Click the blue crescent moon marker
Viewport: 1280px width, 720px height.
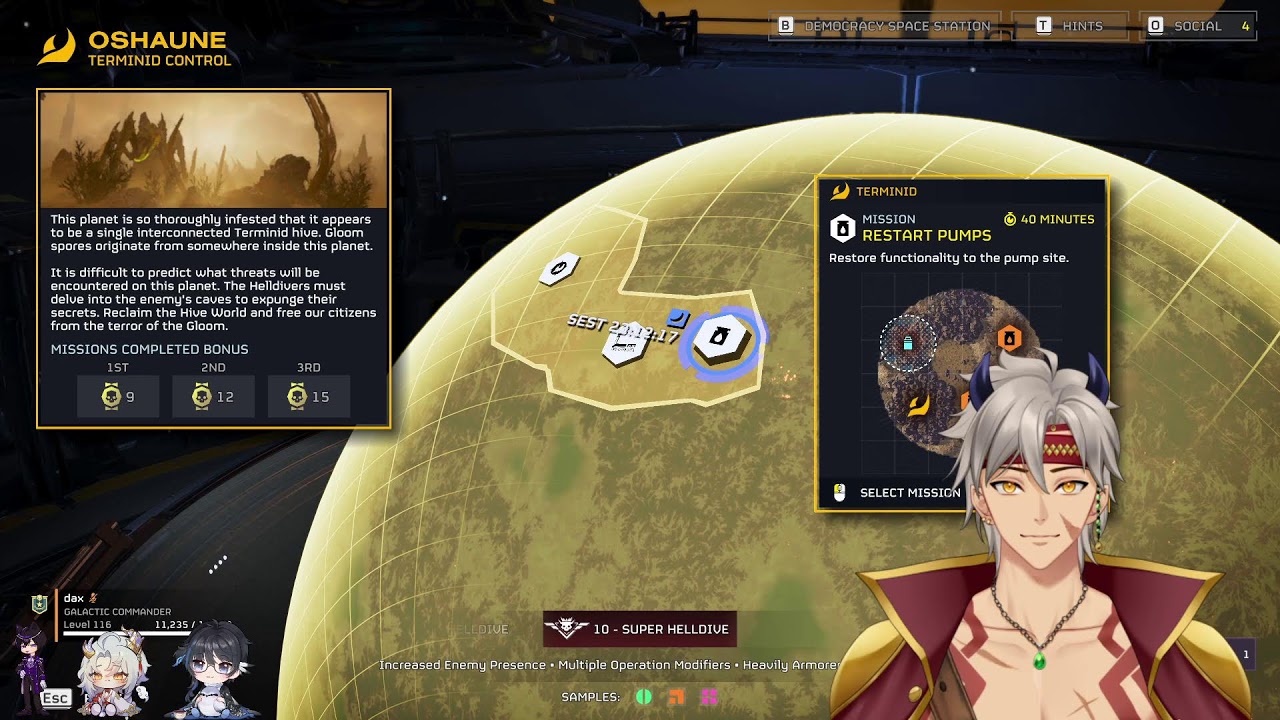[x=678, y=318]
